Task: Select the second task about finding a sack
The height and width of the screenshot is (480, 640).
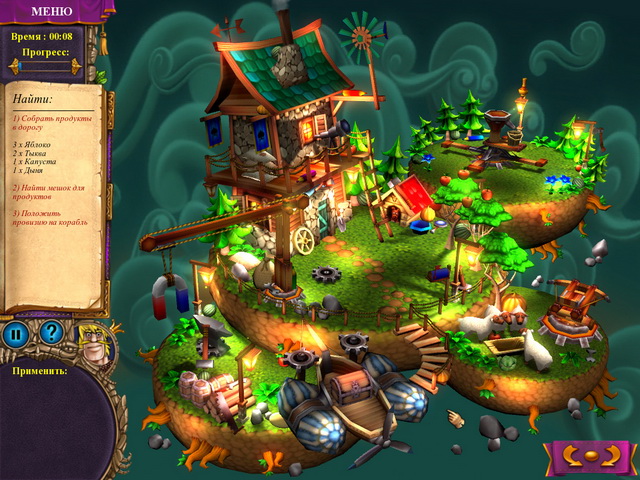Action: click(x=51, y=192)
